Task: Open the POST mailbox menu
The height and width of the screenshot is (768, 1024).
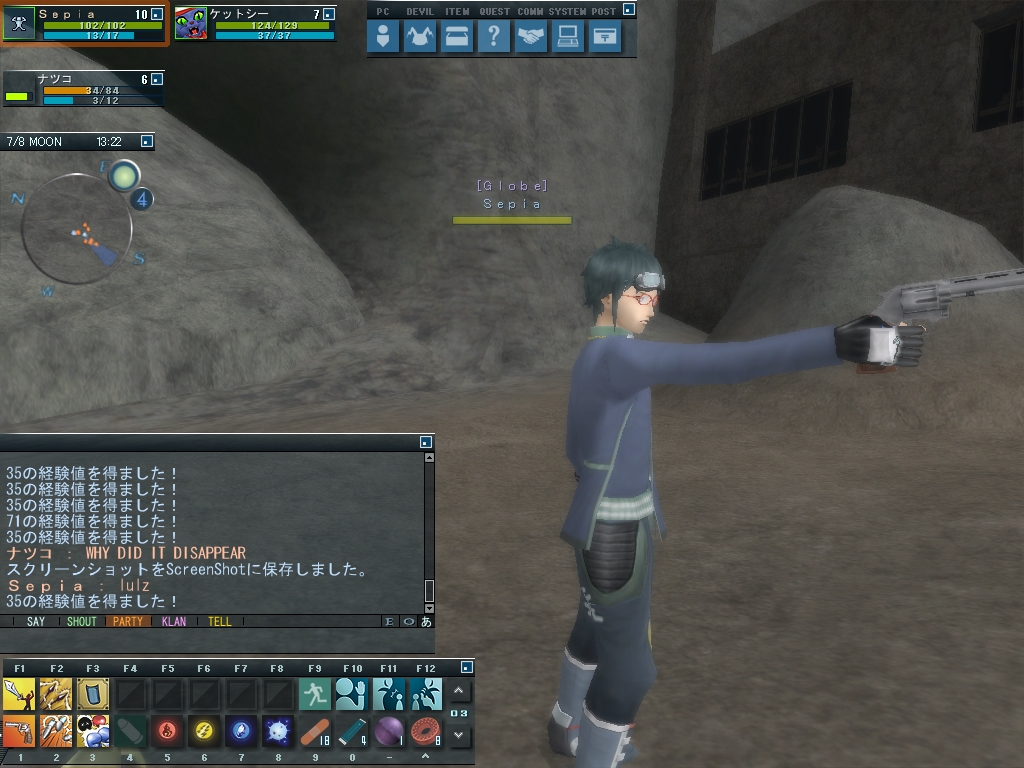Action: coord(605,38)
